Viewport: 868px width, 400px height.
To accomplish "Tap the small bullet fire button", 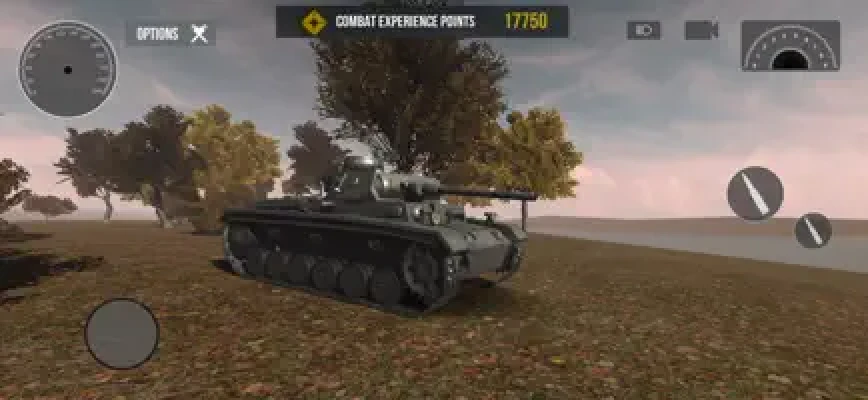I will pyautogui.click(x=813, y=230).
